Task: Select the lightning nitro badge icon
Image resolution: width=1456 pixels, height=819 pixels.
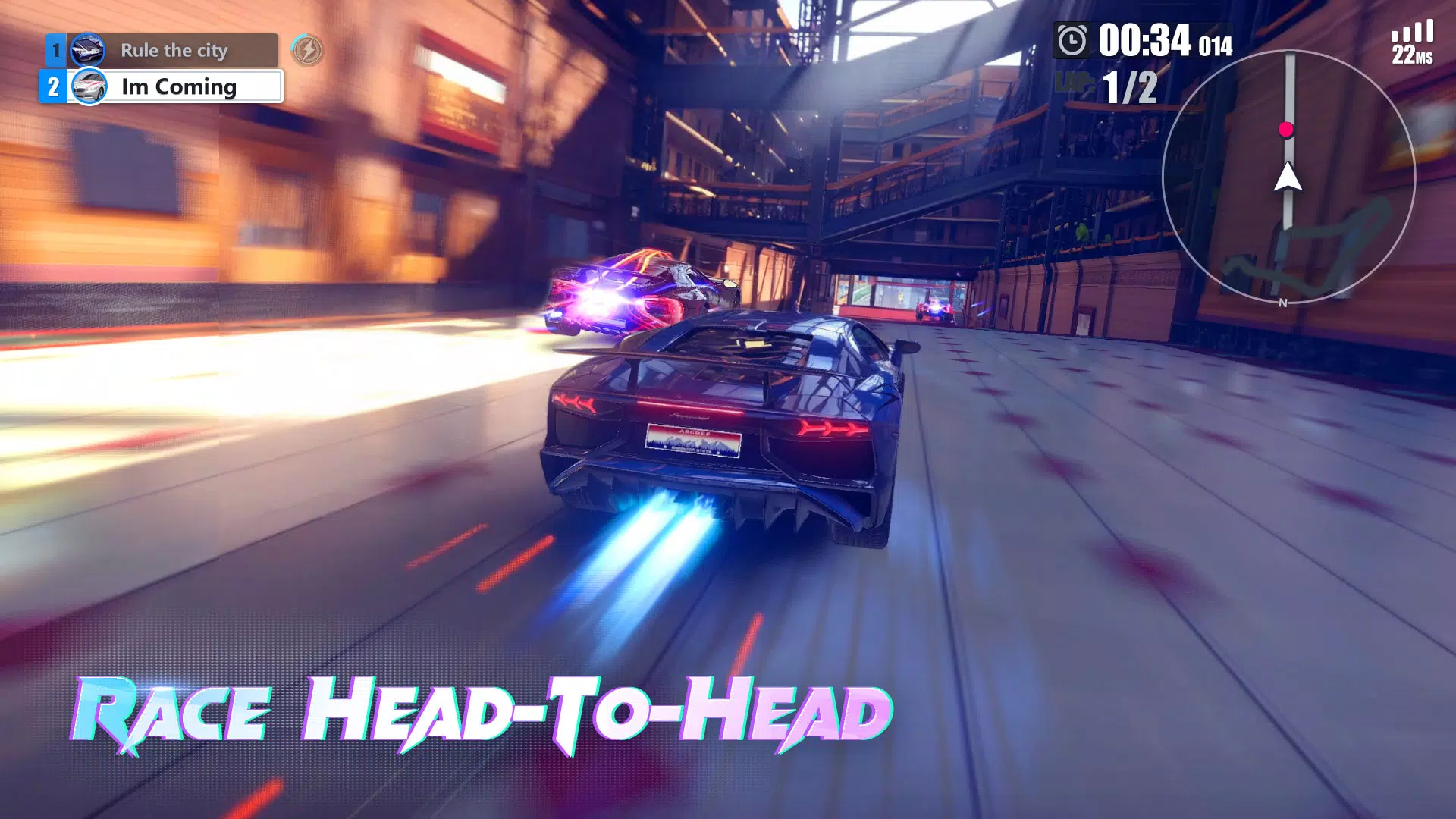Action: (x=309, y=51)
